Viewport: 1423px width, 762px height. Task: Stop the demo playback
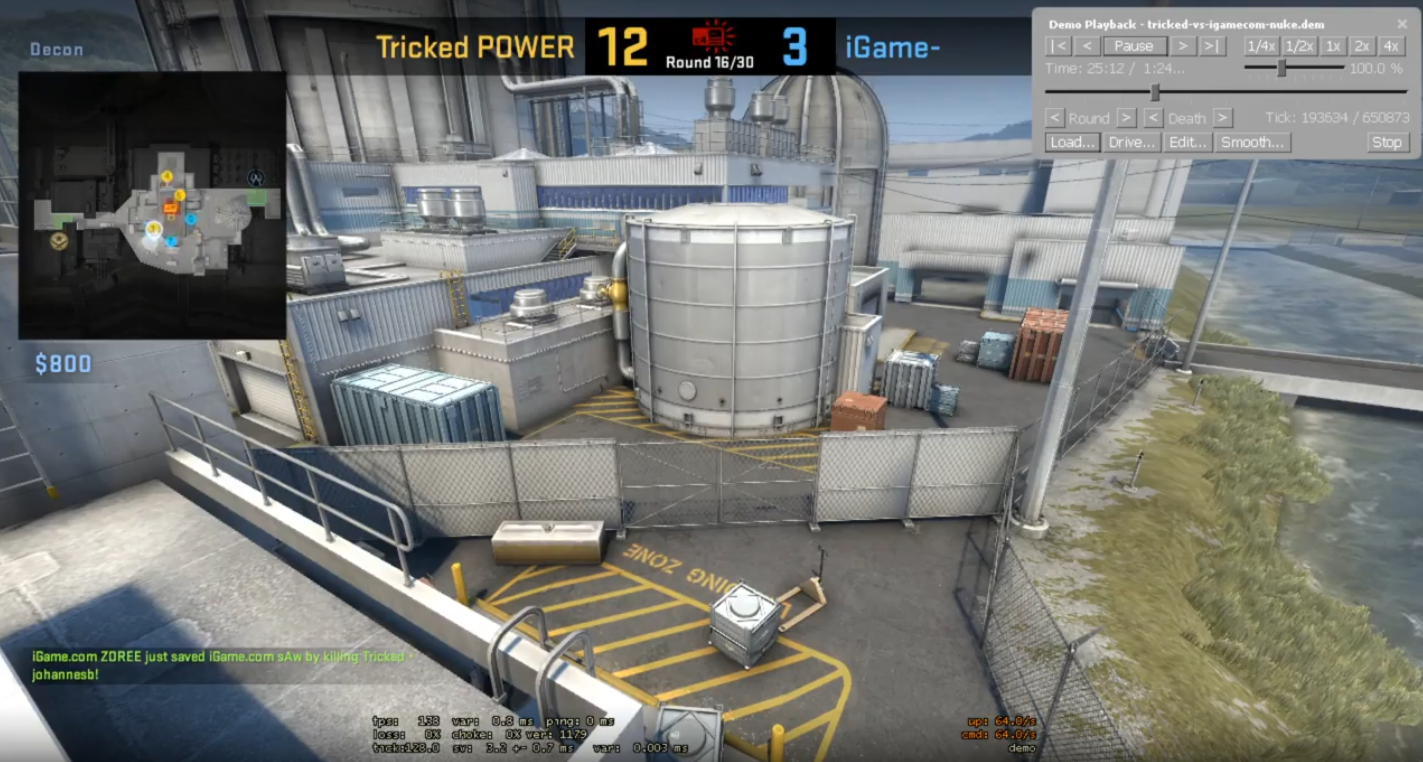(1387, 143)
